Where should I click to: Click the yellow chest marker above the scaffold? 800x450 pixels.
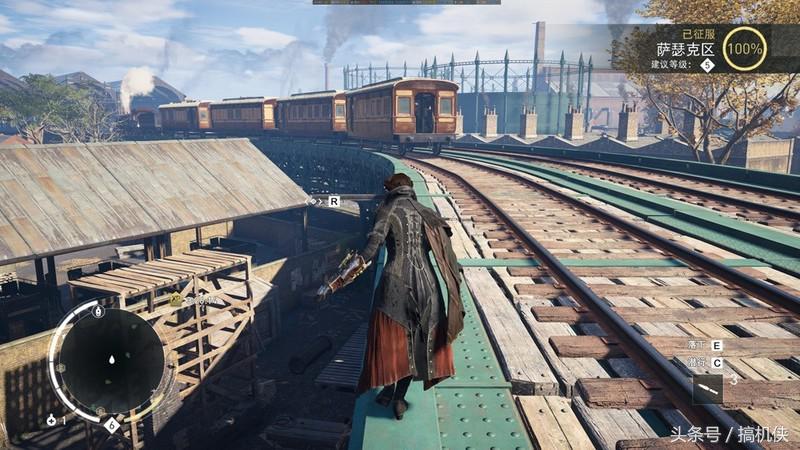click(176, 299)
